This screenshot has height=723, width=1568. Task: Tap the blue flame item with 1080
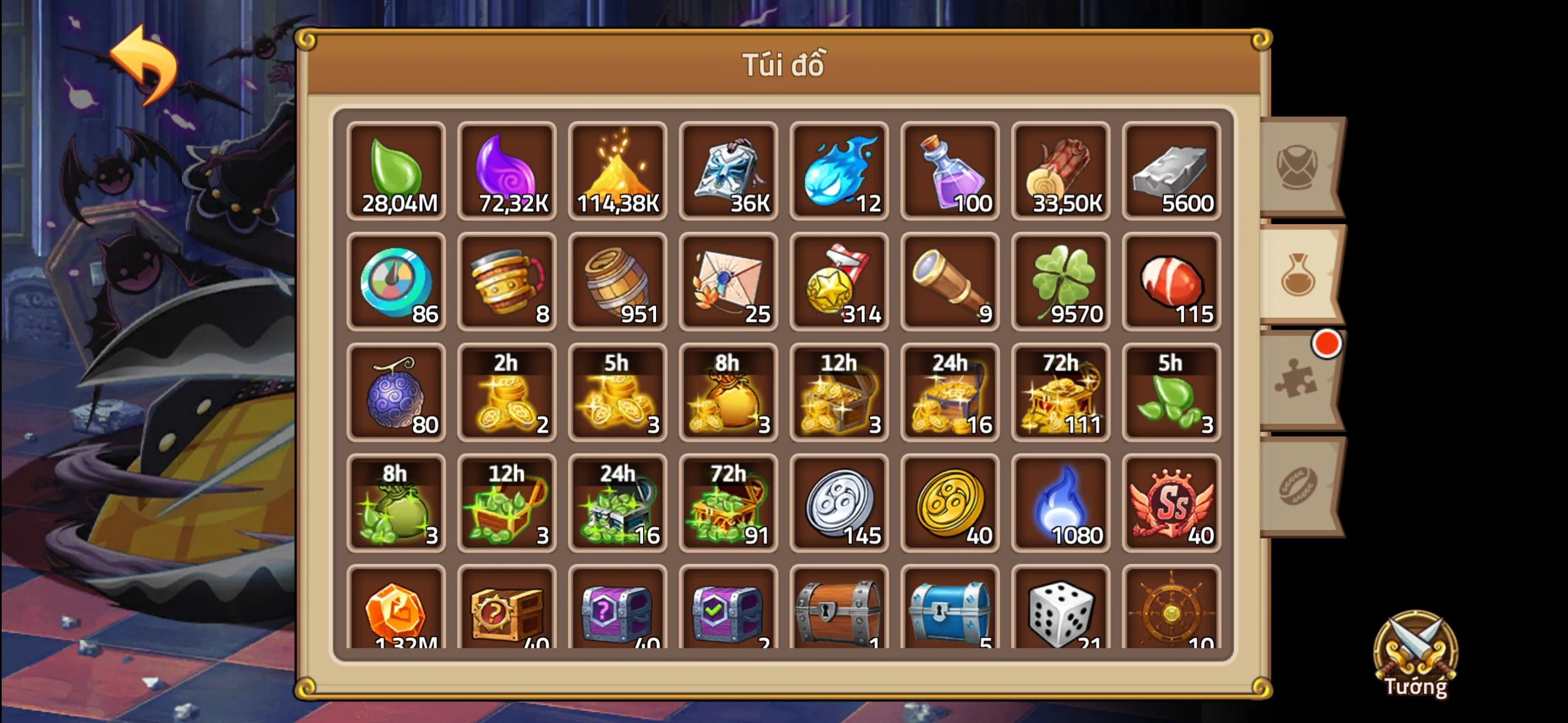1060,504
